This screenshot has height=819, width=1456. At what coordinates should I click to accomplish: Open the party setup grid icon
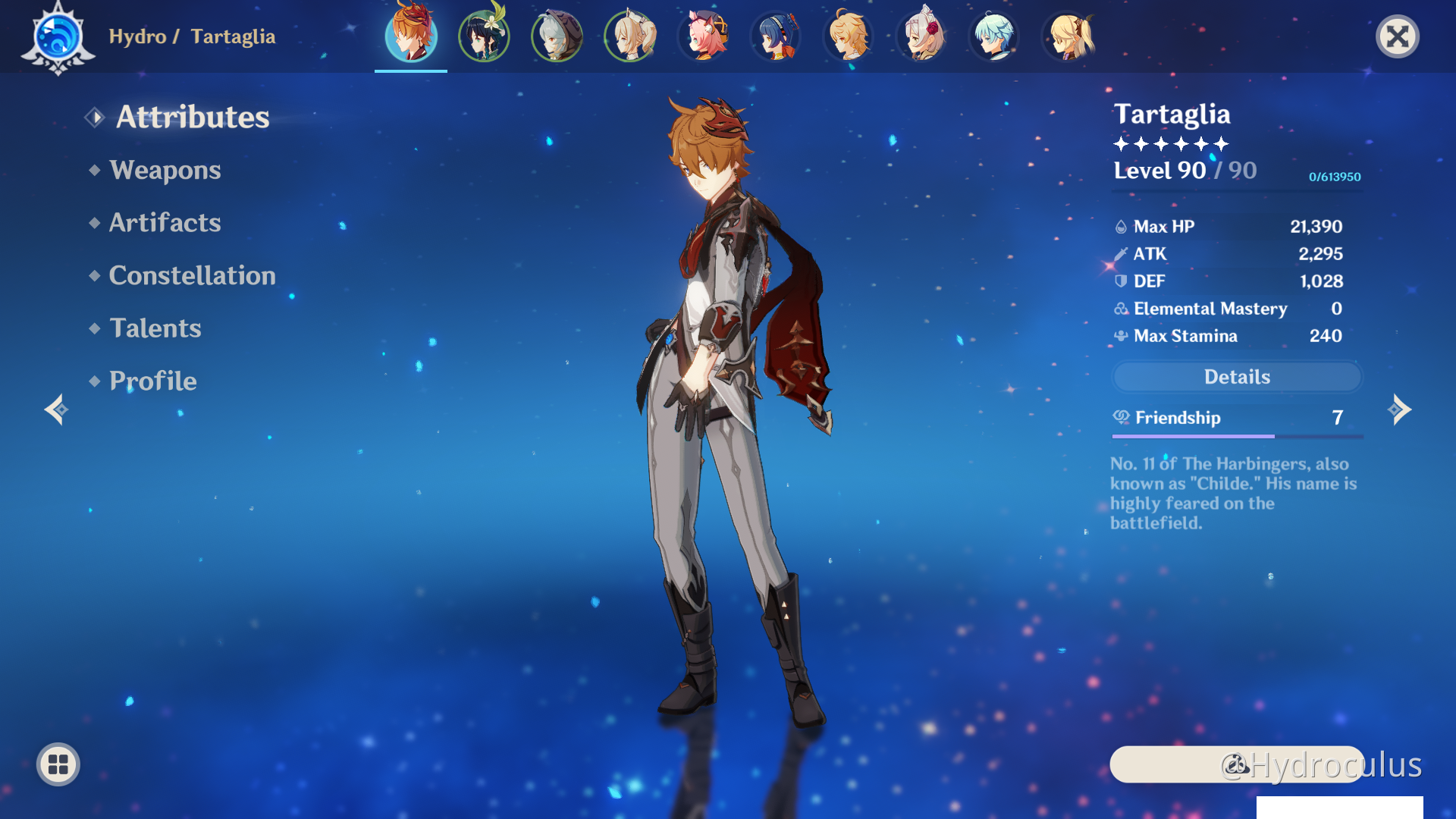pos(58,764)
